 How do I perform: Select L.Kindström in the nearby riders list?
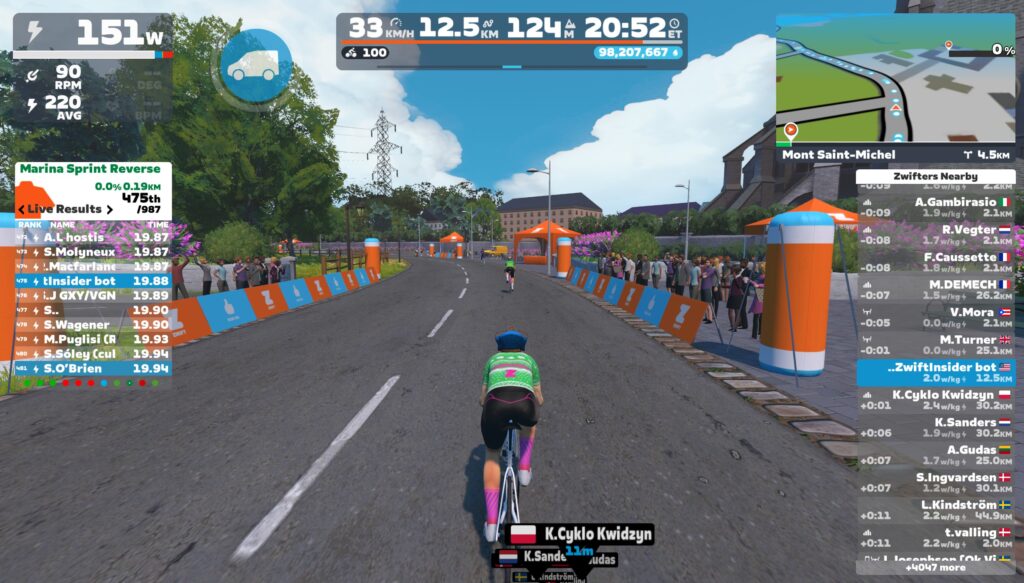pos(935,510)
